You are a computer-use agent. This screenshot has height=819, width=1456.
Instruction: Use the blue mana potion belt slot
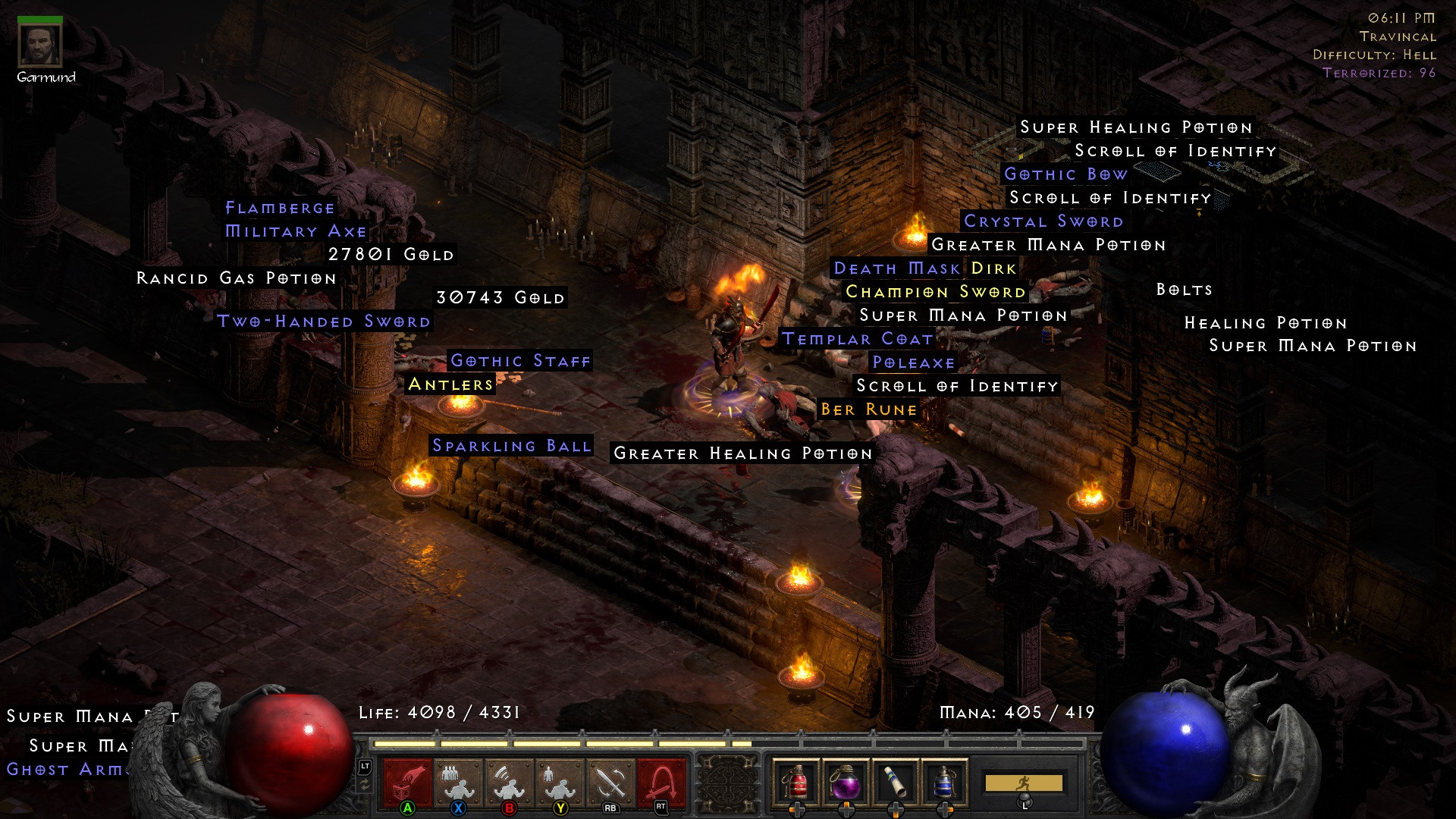[x=944, y=781]
